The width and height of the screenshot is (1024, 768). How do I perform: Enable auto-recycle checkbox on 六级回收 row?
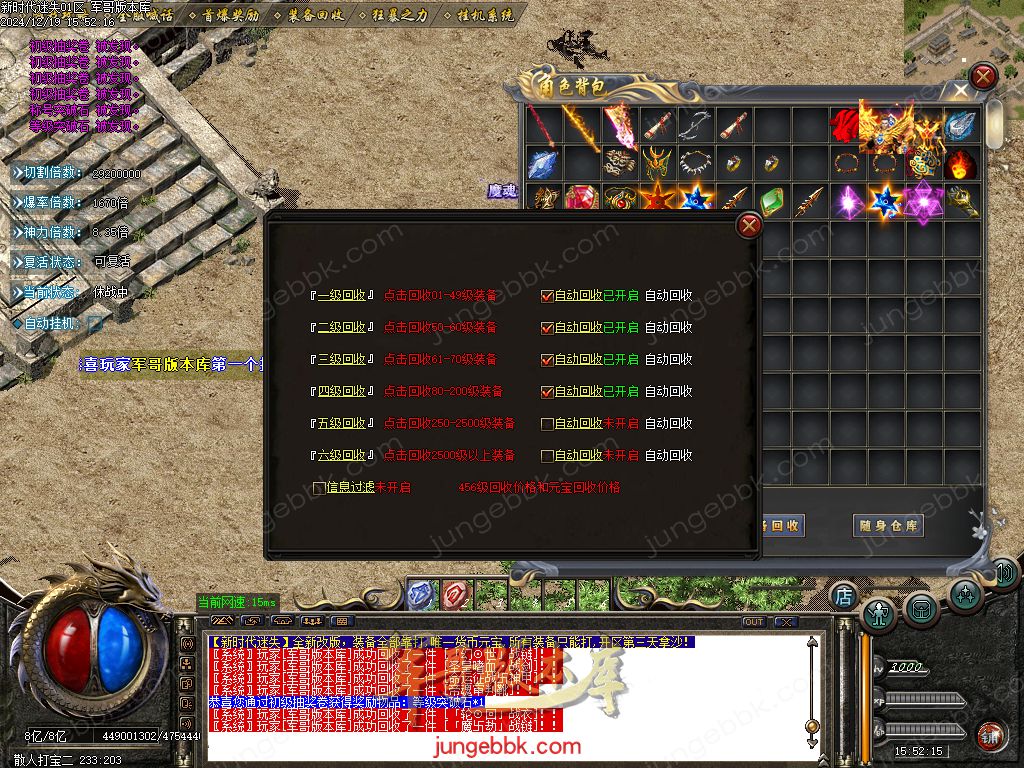(x=547, y=456)
